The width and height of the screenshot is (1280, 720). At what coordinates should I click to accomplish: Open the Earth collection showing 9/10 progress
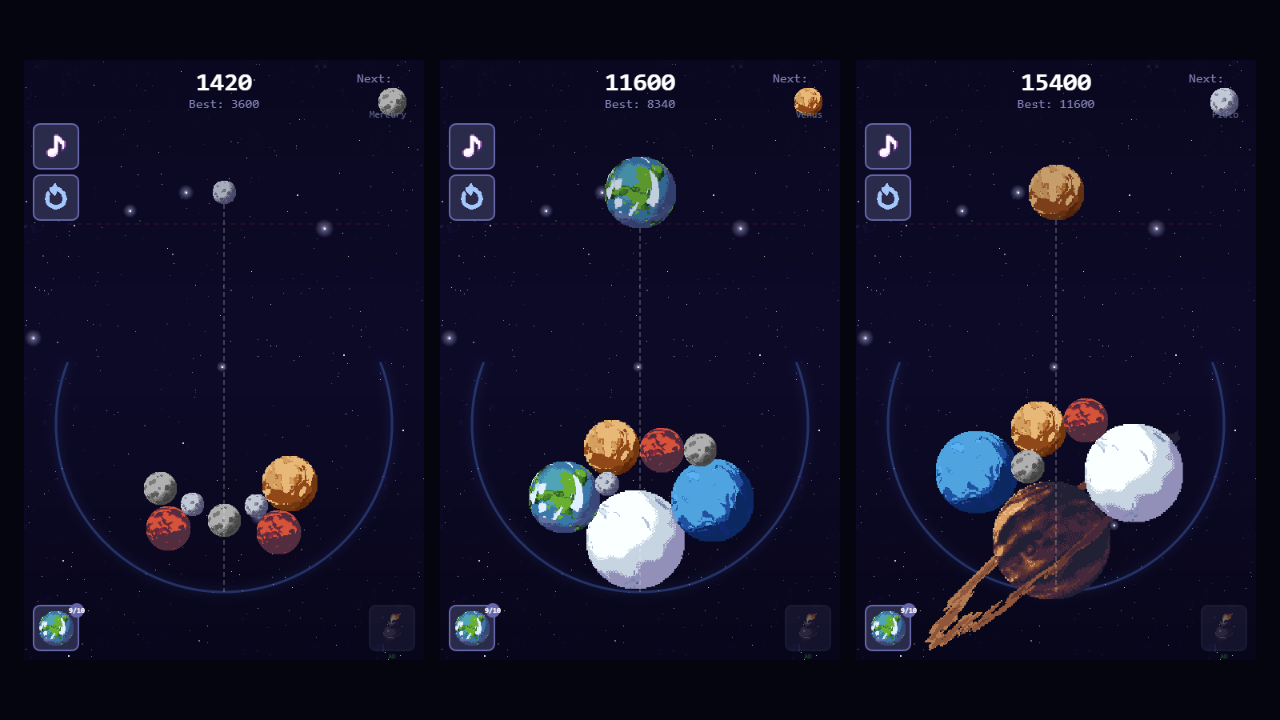55,629
